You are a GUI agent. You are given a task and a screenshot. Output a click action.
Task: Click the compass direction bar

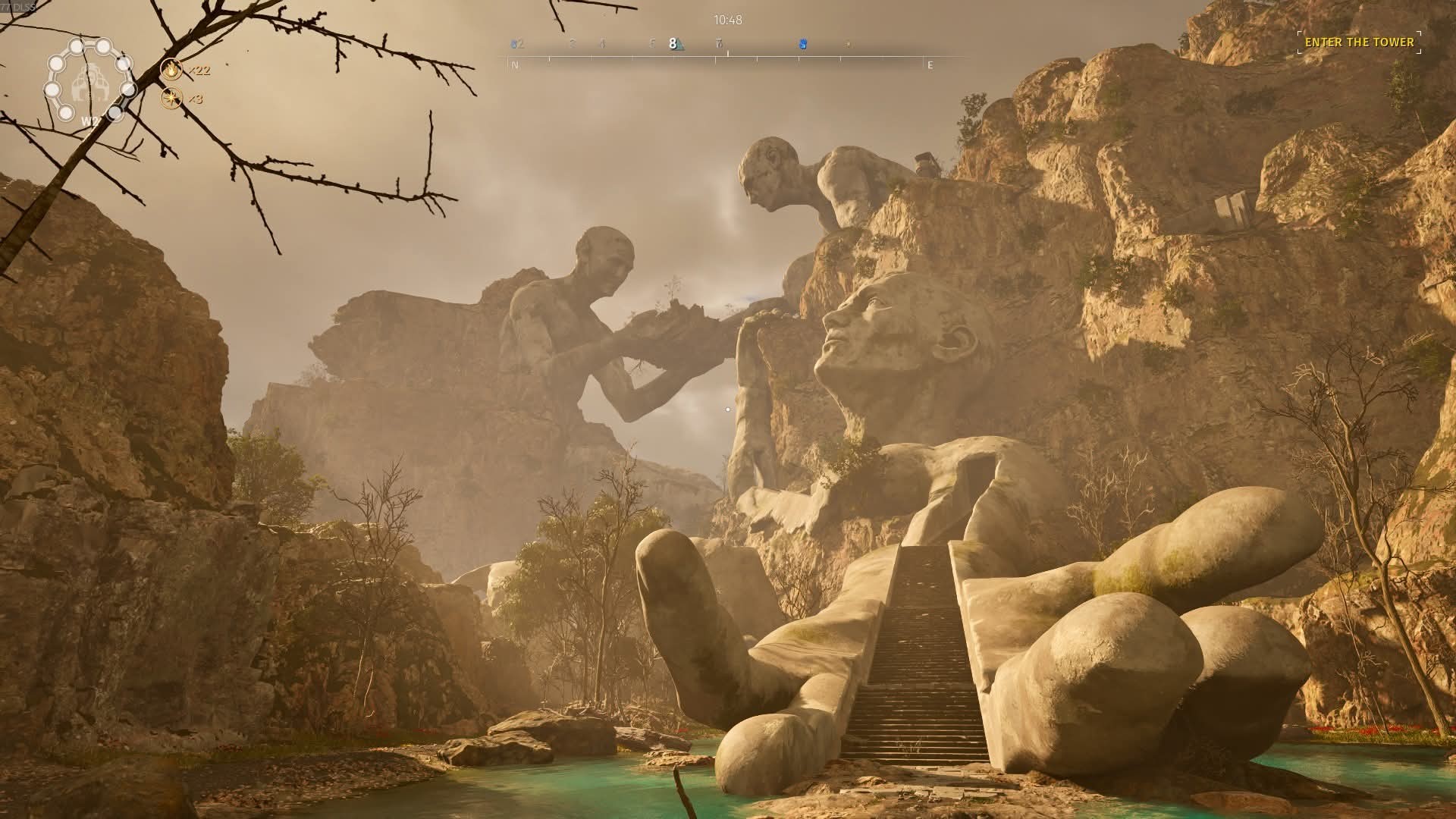click(720, 57)
